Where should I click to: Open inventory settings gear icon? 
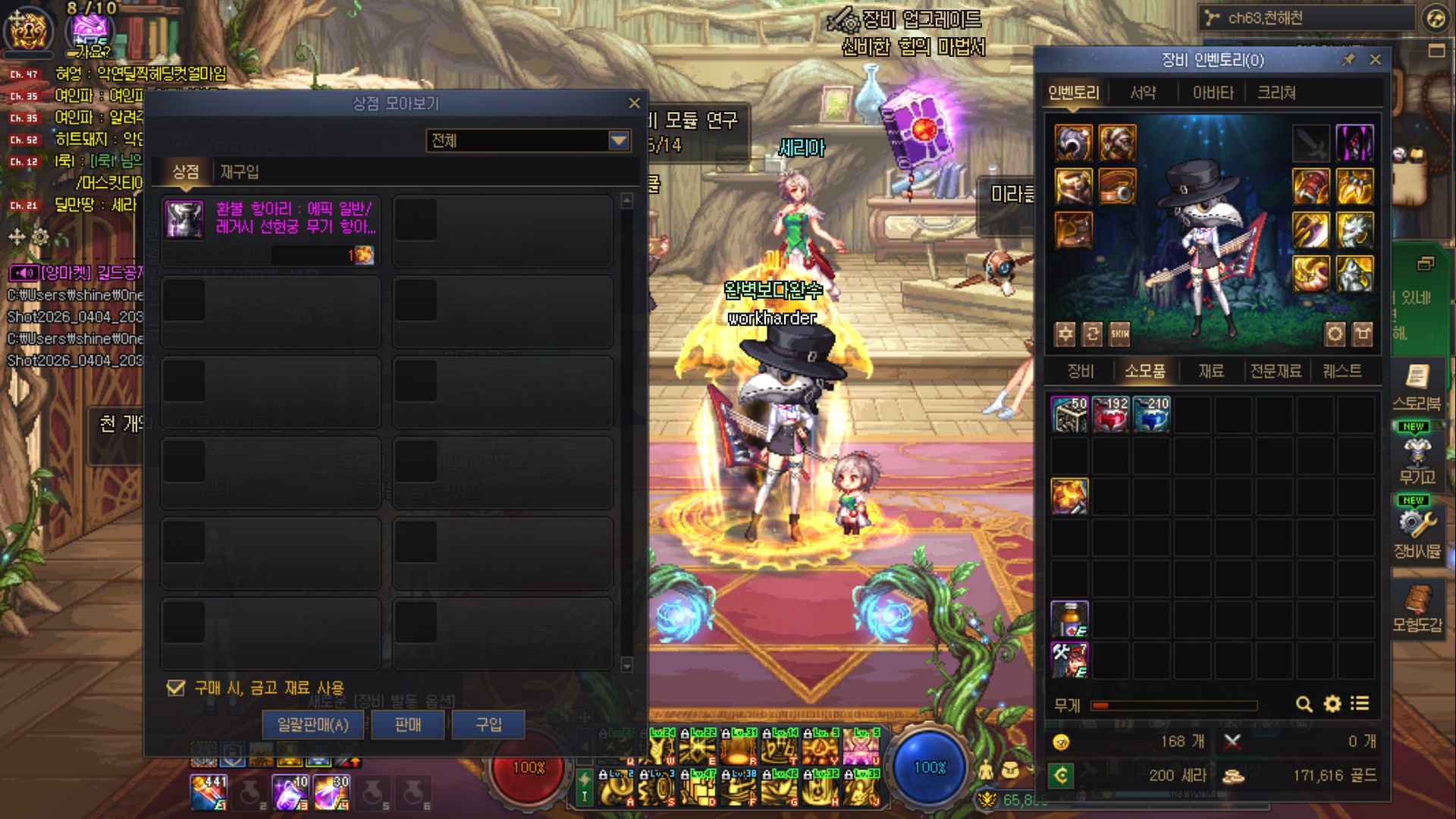tap(1332, 704)
